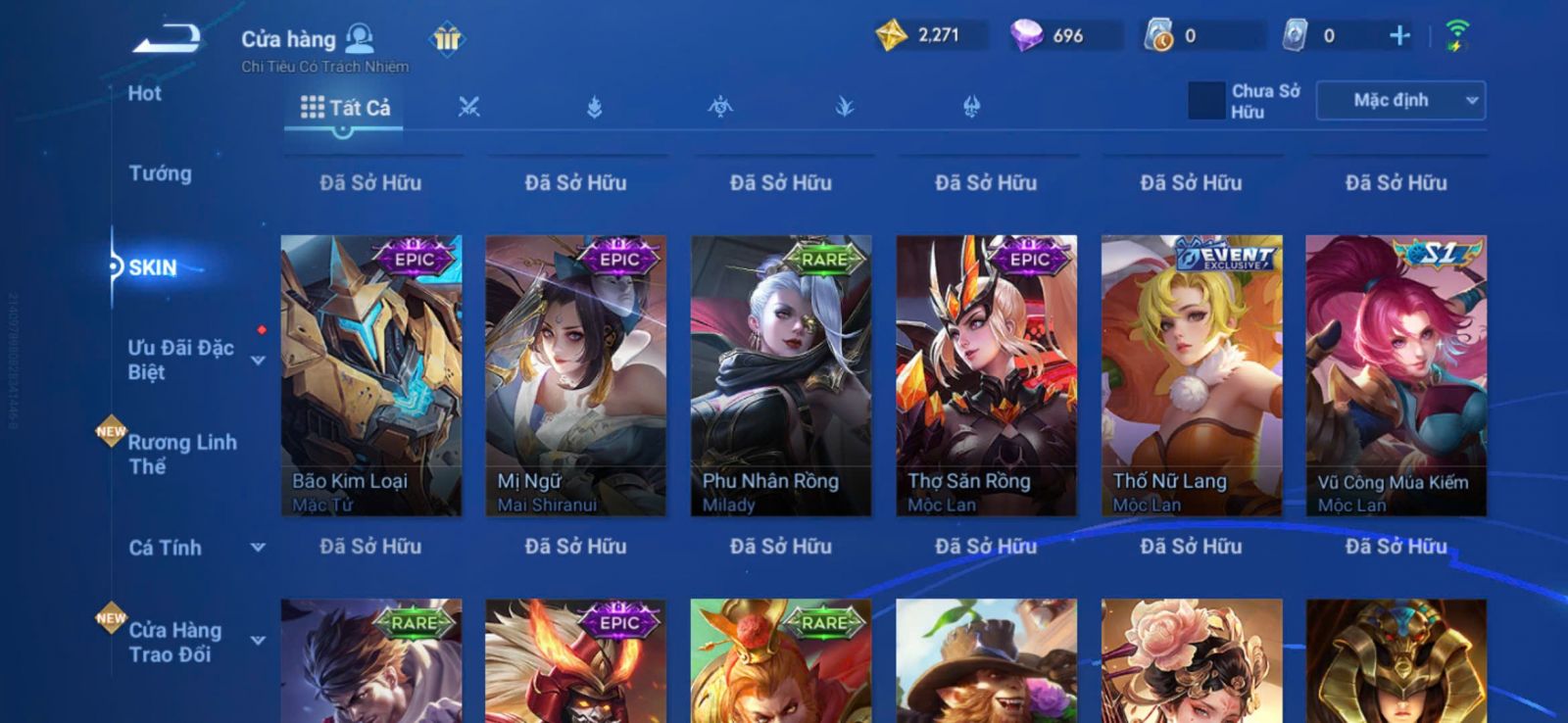Open the gift box icon
The height and width of the screenshot is (723, 1568).
pyautogui.click(x=447, y=39)
